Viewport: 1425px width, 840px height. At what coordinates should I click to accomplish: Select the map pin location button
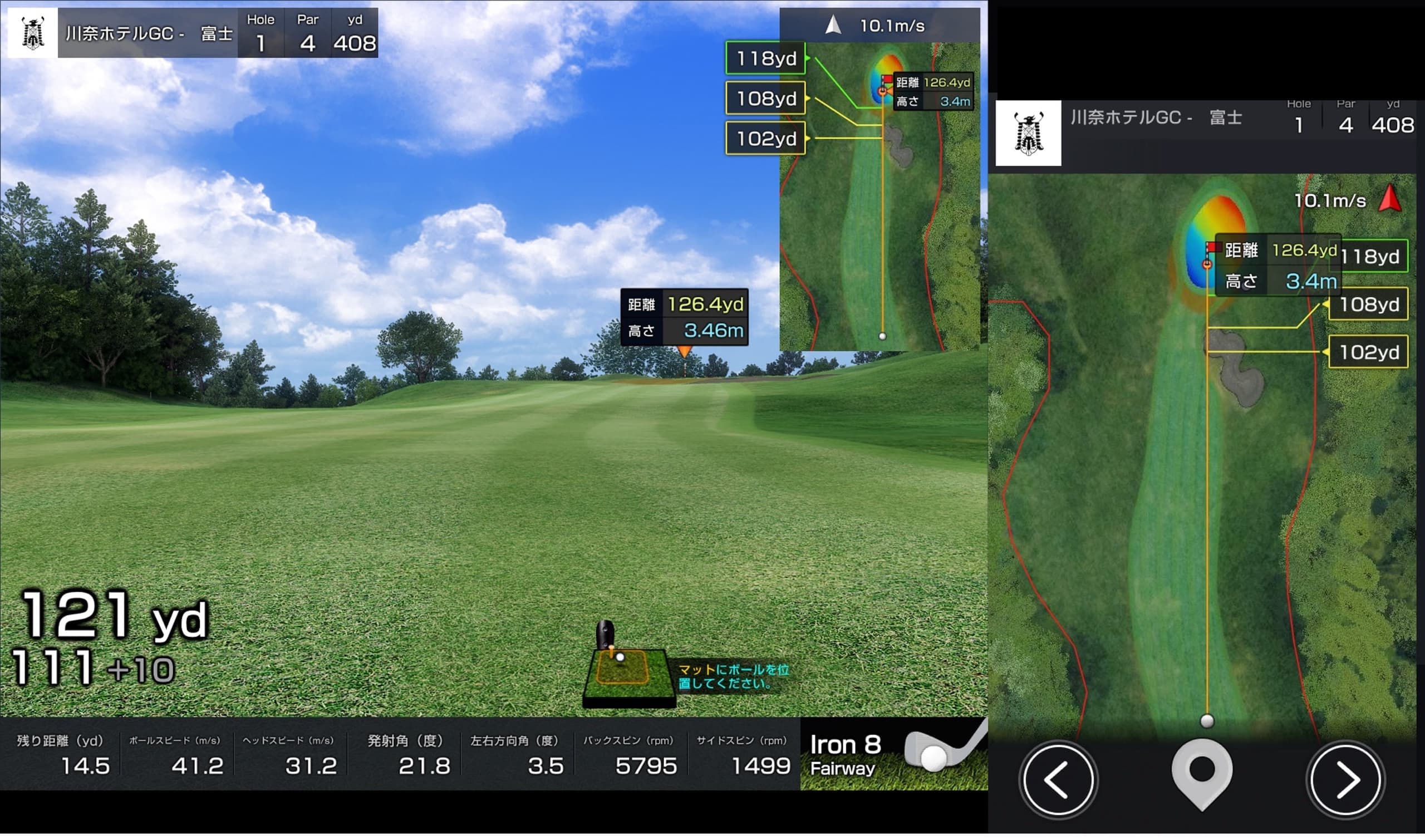[1201, 773]
